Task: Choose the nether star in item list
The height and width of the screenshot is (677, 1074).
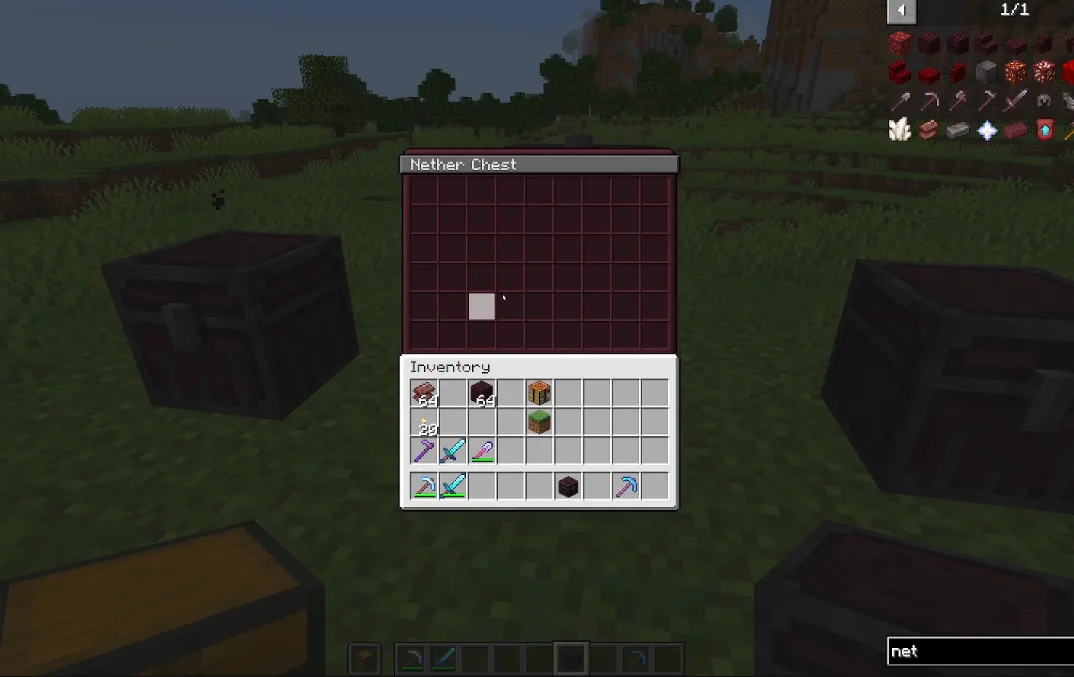Action: coord(987,130)
